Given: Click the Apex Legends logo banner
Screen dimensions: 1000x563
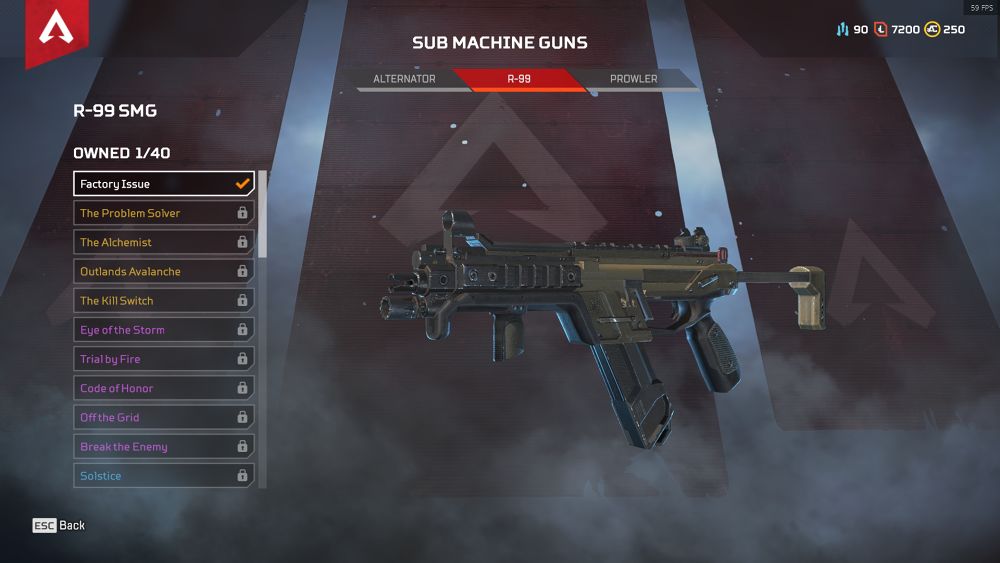Looking at the screenshot, I should click(x=56, y=32).
